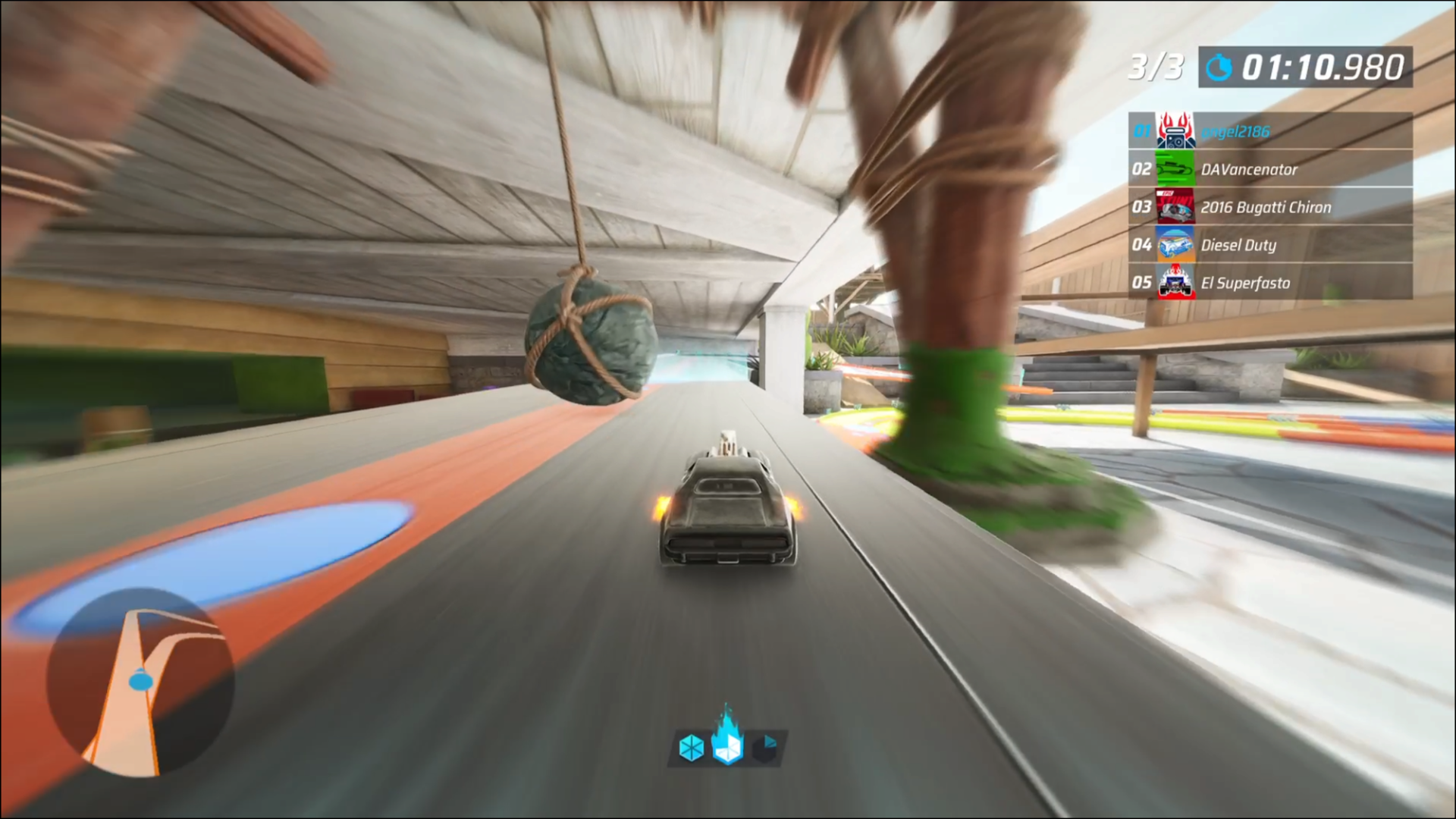Click the dark empty boost charge icon

765,748
